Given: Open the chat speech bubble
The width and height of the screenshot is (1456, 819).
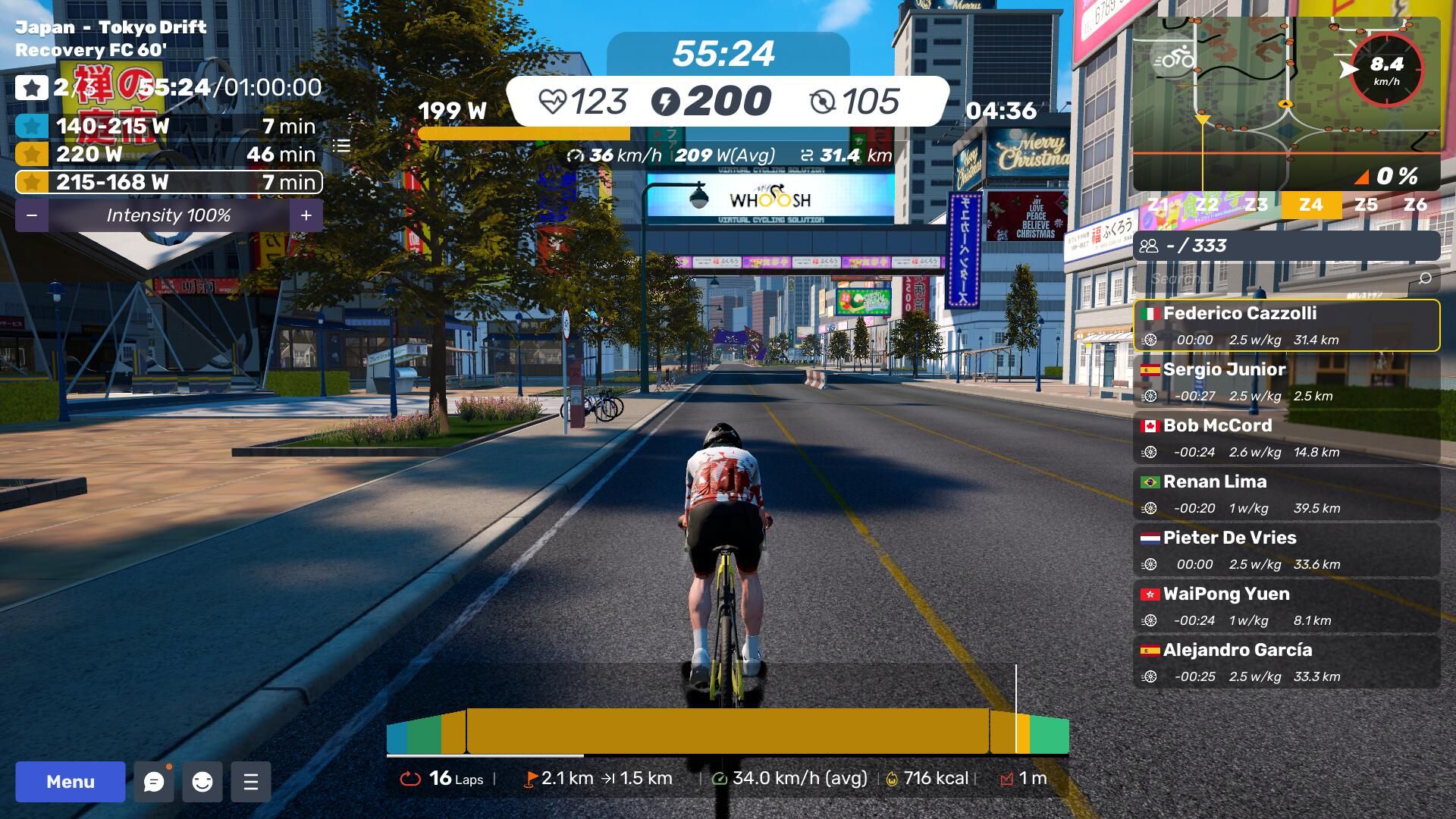Looking at the screenshot, I should coord(154,782).
